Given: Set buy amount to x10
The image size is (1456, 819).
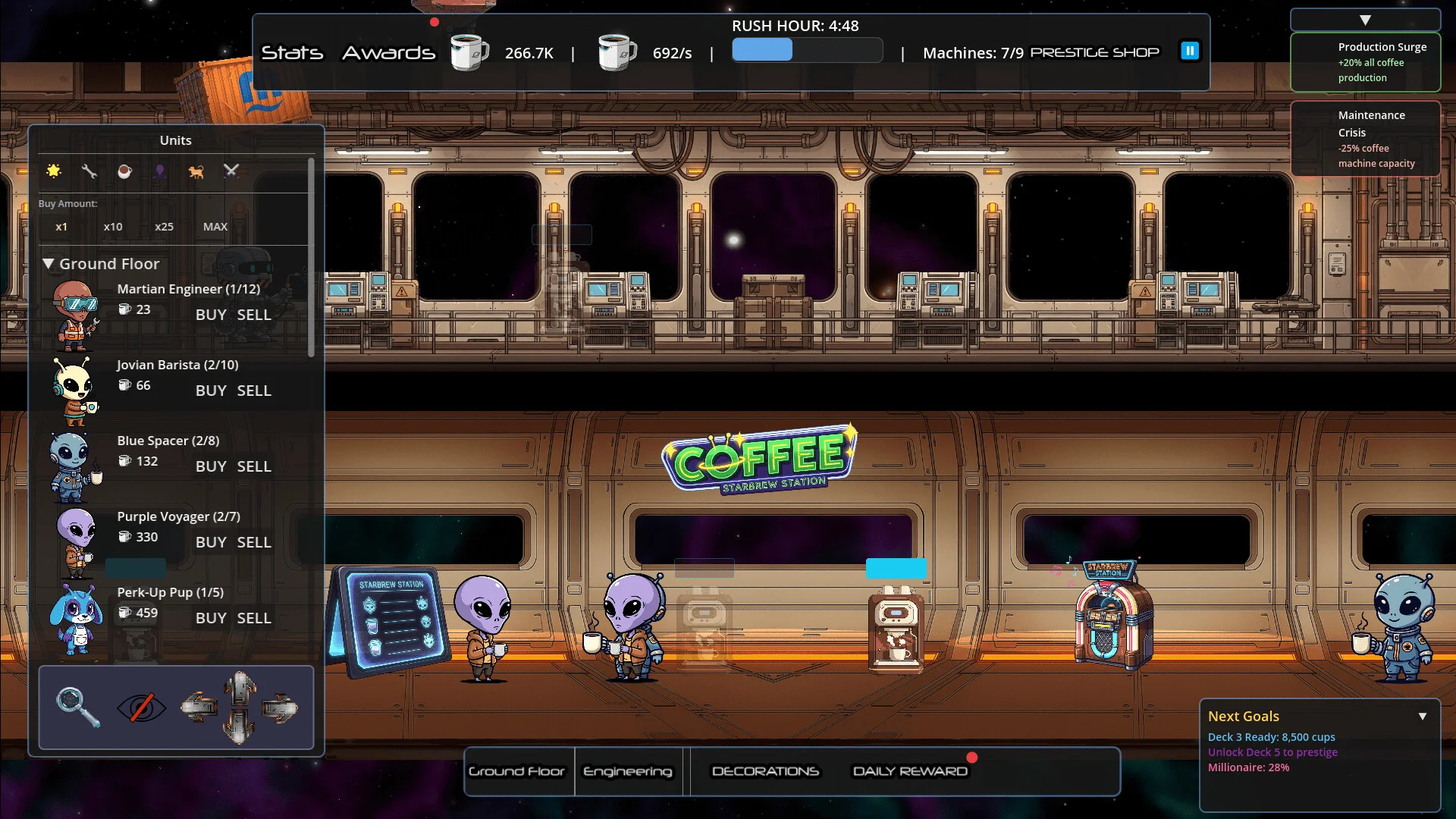Looking at the screenshot, I should click(x=113, y=227).
